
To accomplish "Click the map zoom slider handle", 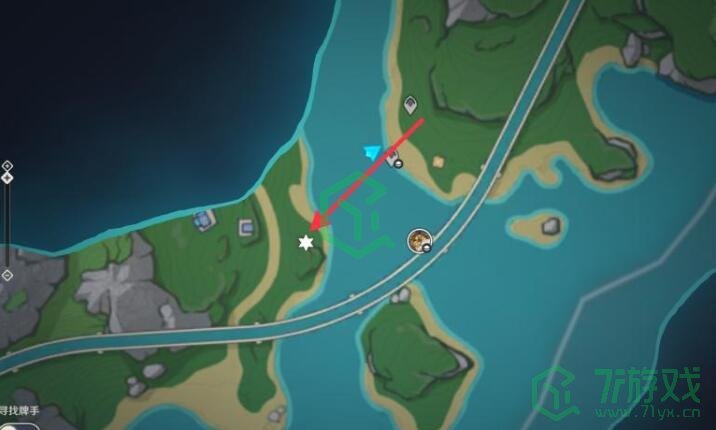I will click(7, 178).
